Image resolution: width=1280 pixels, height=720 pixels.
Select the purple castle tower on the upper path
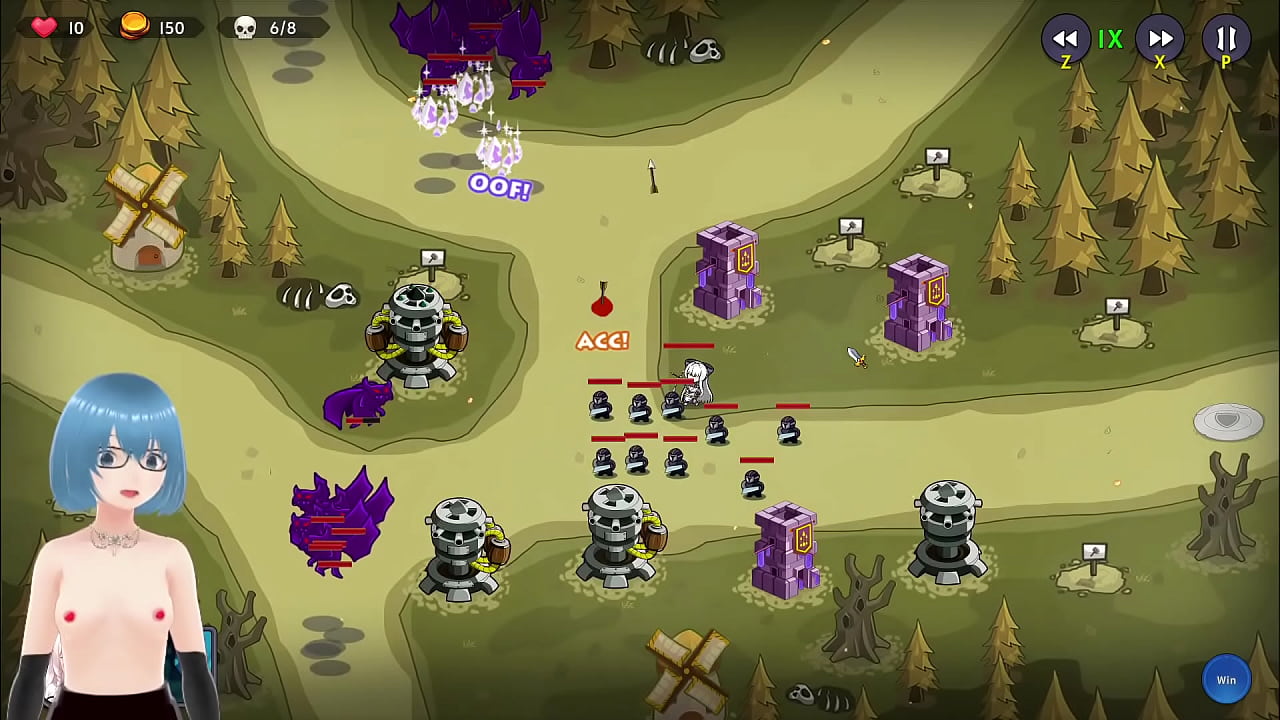730,270
